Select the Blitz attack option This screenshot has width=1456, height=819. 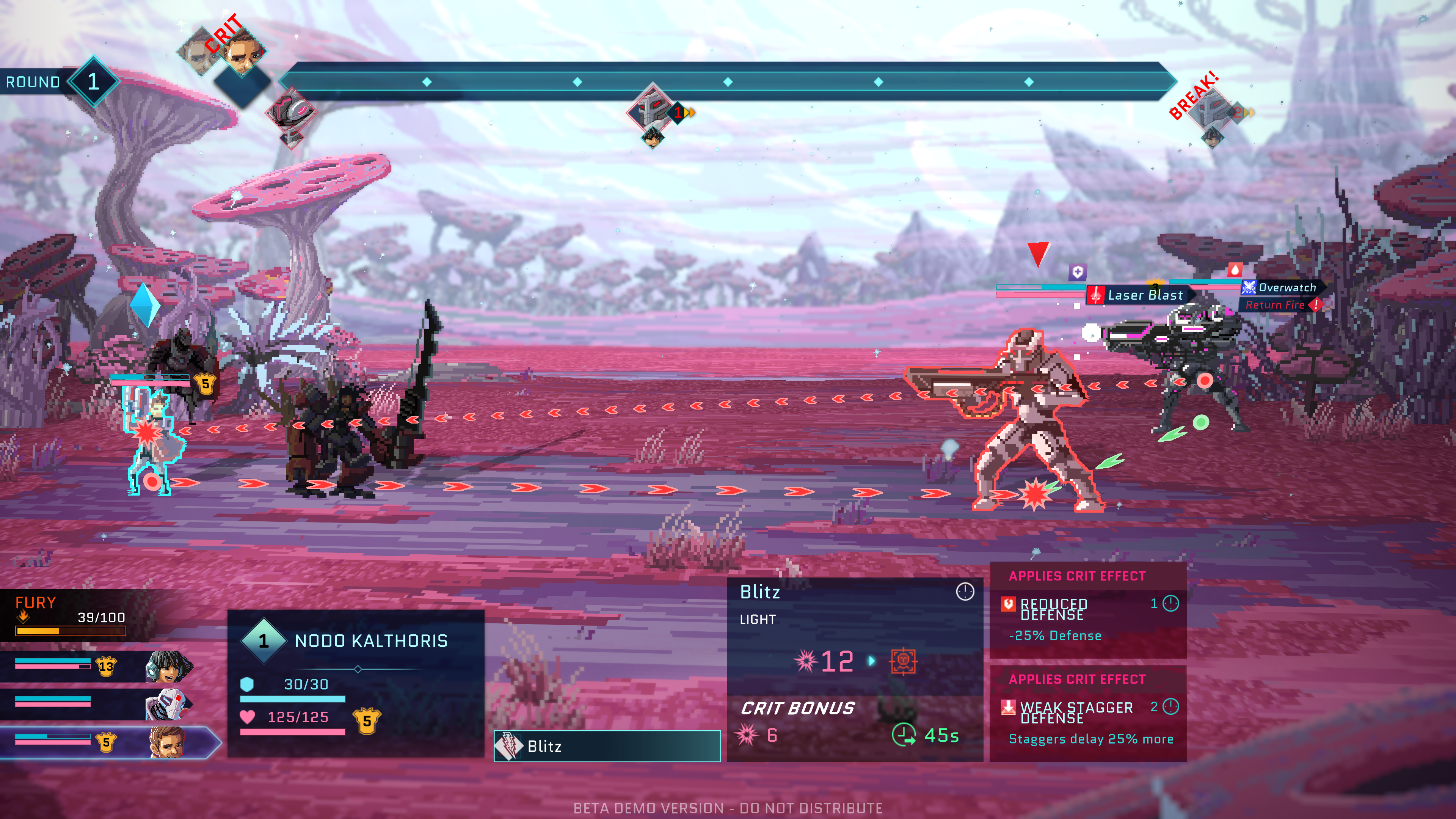point(607,746)
